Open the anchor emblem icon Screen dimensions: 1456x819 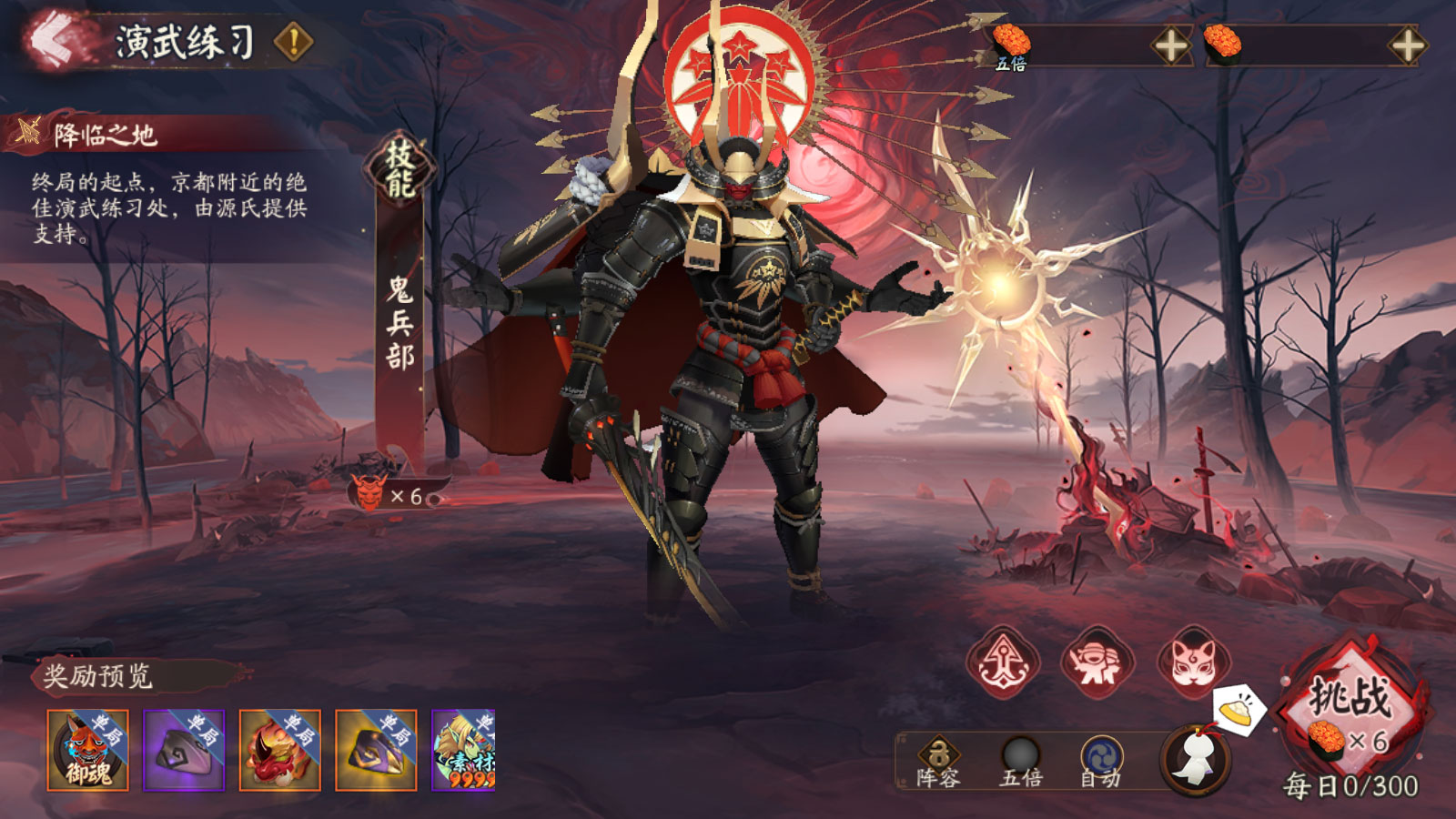1003,662
